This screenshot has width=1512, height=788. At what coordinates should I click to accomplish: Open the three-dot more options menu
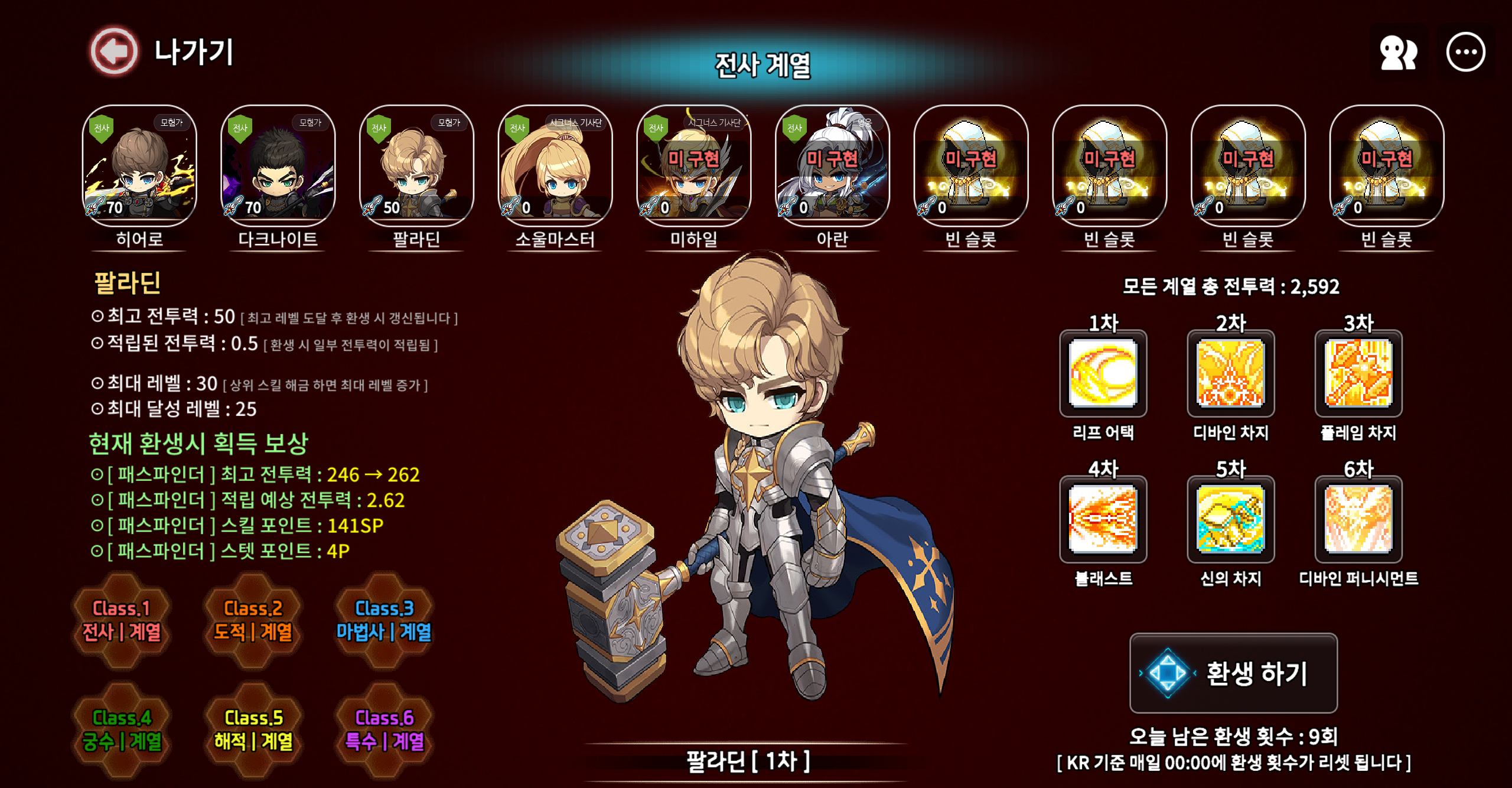tap(1465, 53)
